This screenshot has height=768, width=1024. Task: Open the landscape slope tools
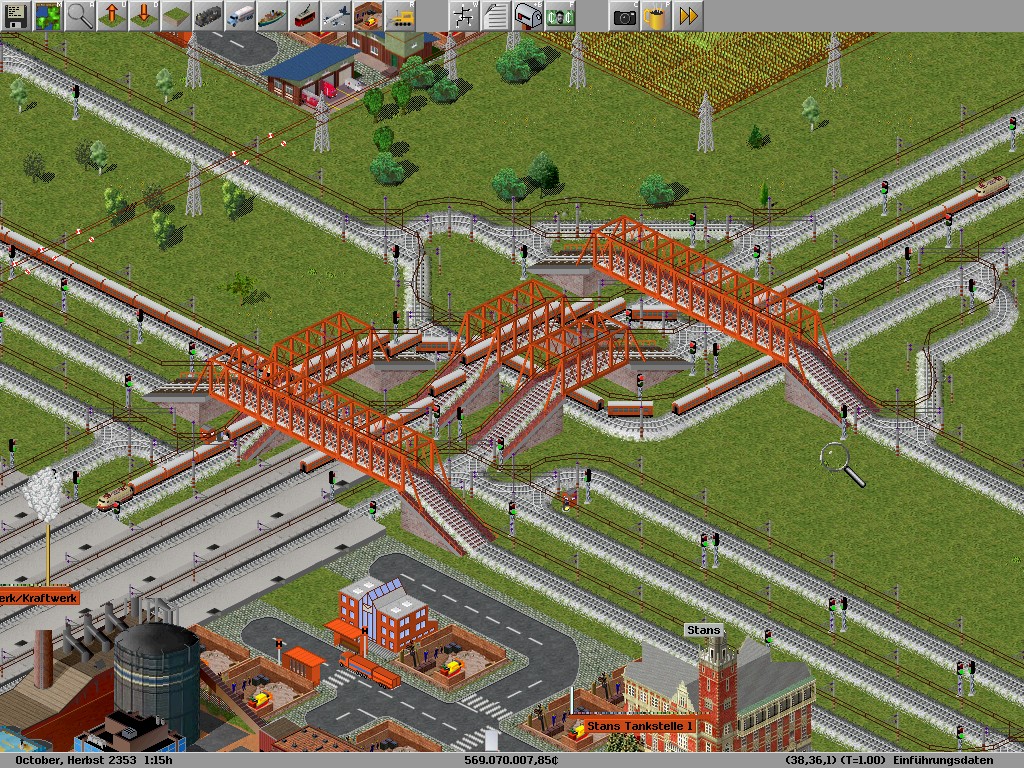point(175,15)
